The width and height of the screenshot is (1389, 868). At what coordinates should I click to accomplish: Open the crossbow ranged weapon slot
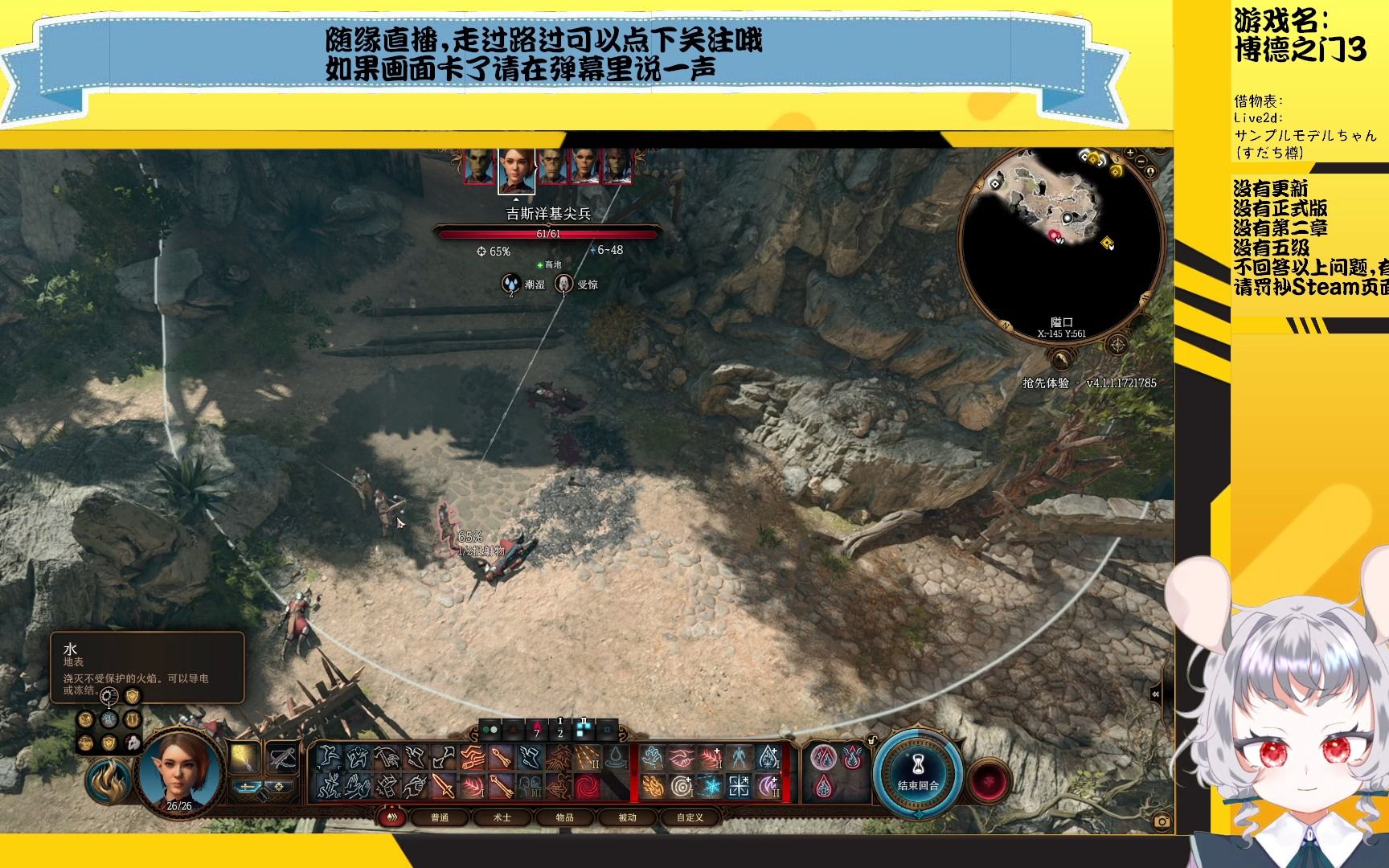[x=282, y=757]
